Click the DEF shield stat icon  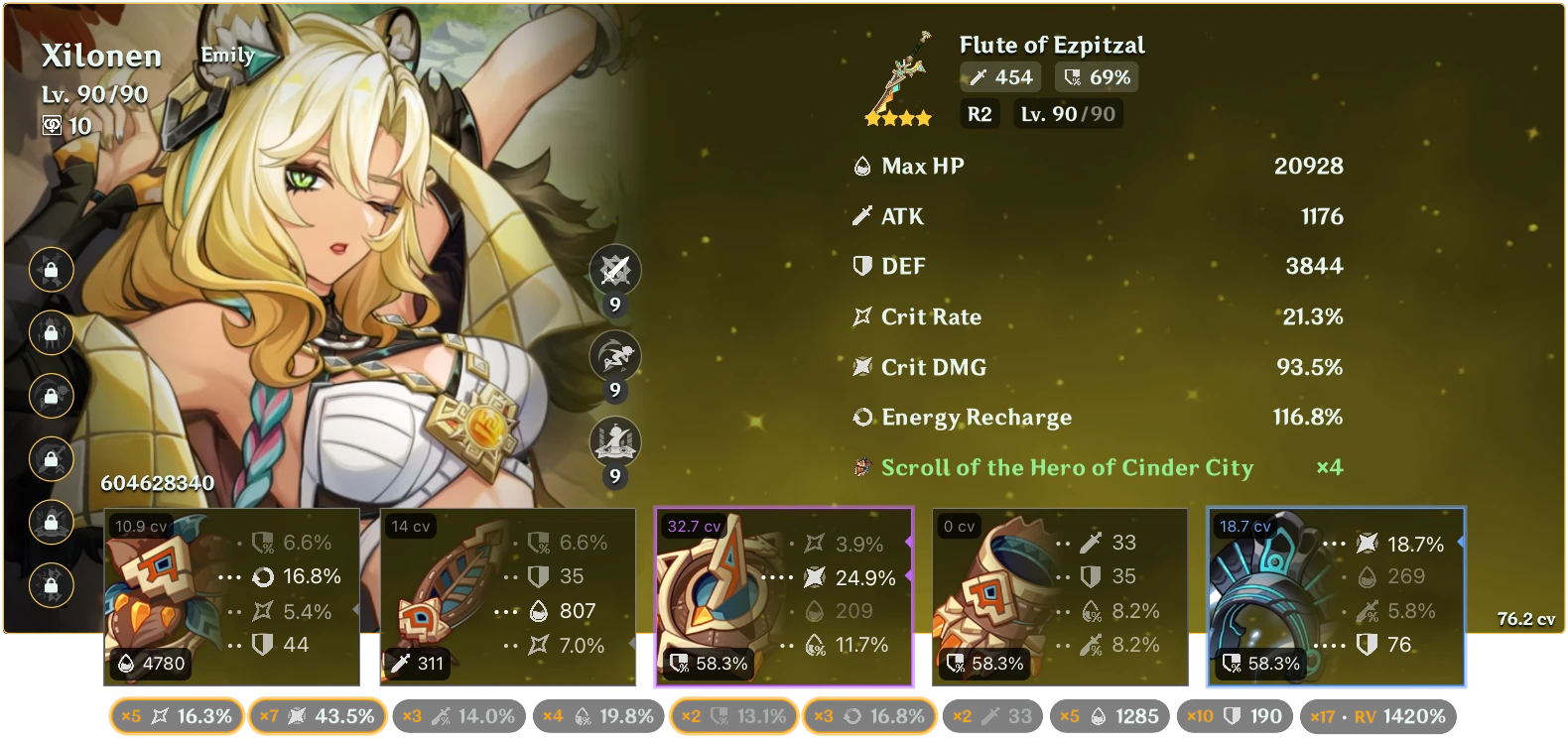(861, 266)
